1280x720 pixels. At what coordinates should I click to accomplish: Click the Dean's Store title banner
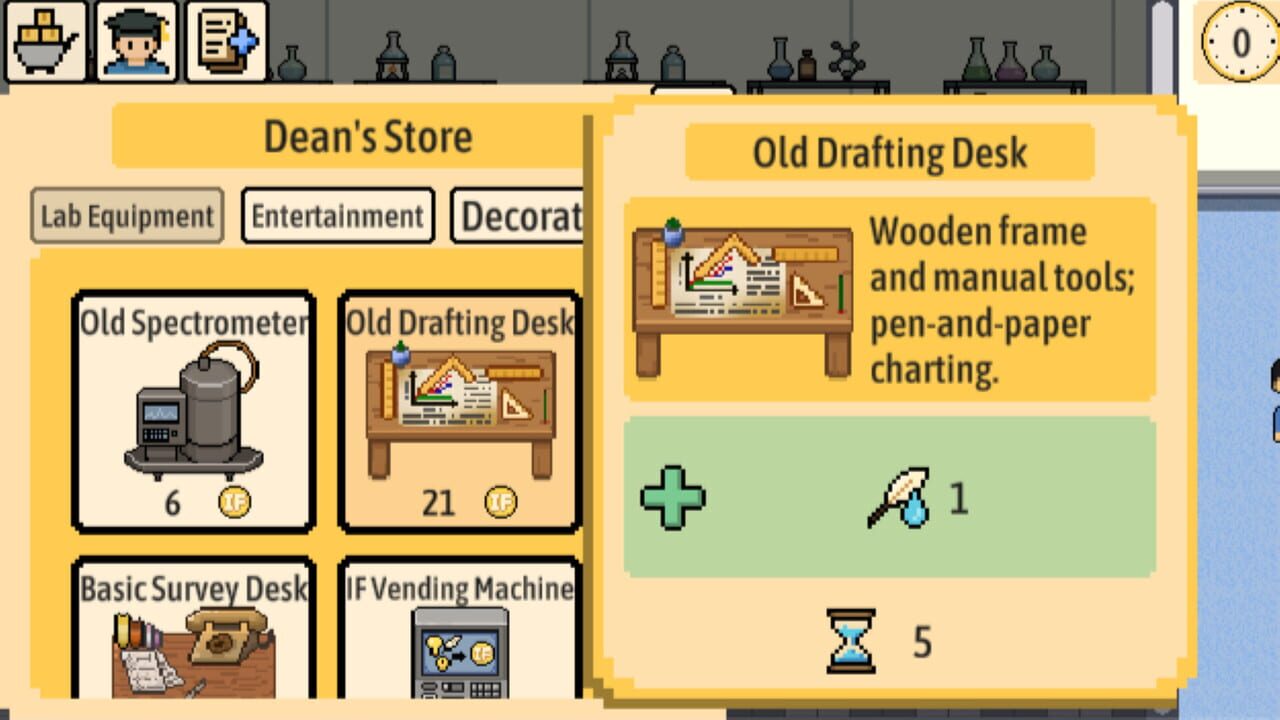[366, 137]
